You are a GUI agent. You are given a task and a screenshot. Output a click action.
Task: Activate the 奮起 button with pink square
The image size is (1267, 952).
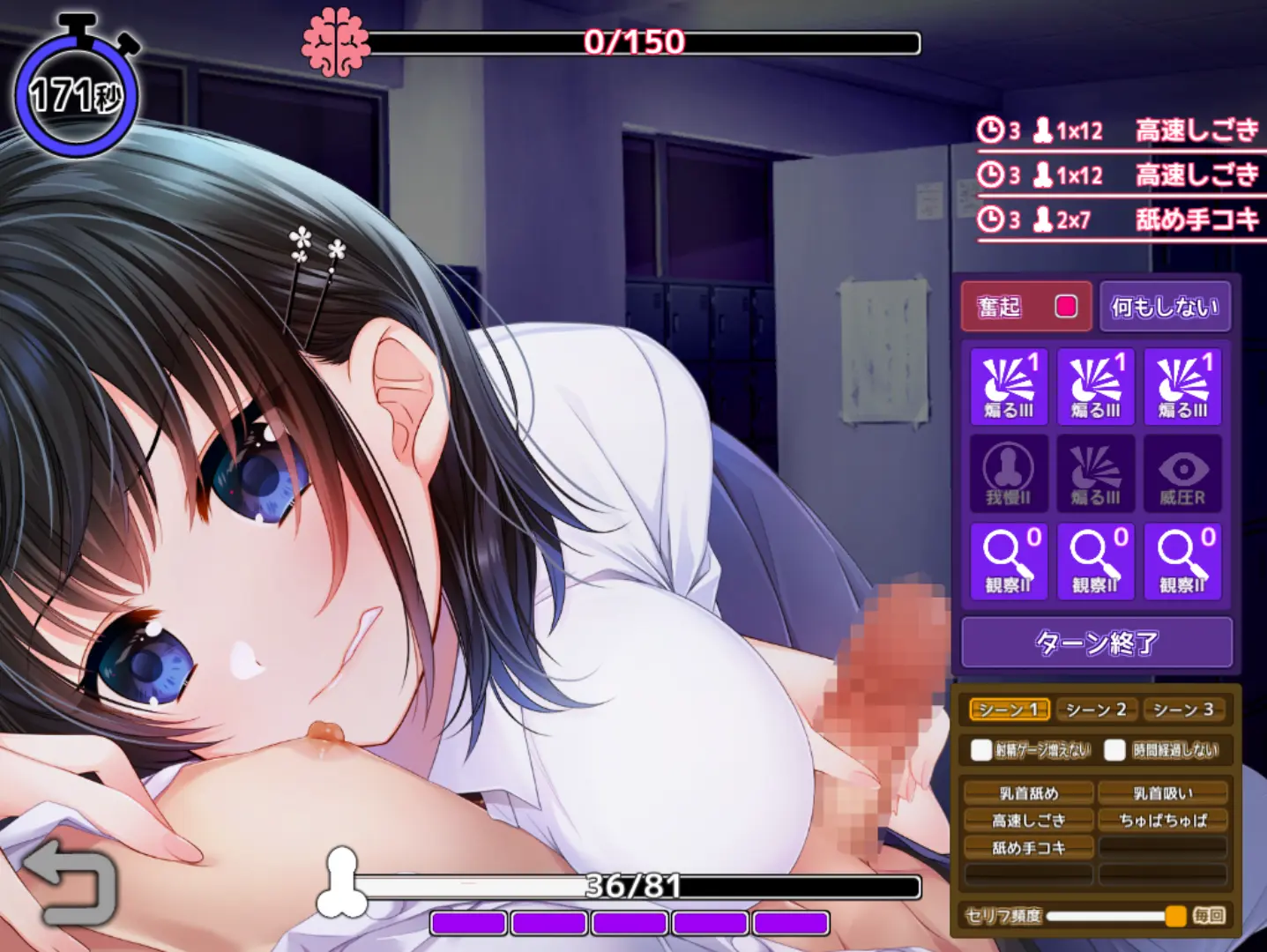[x=1026, y=307]
